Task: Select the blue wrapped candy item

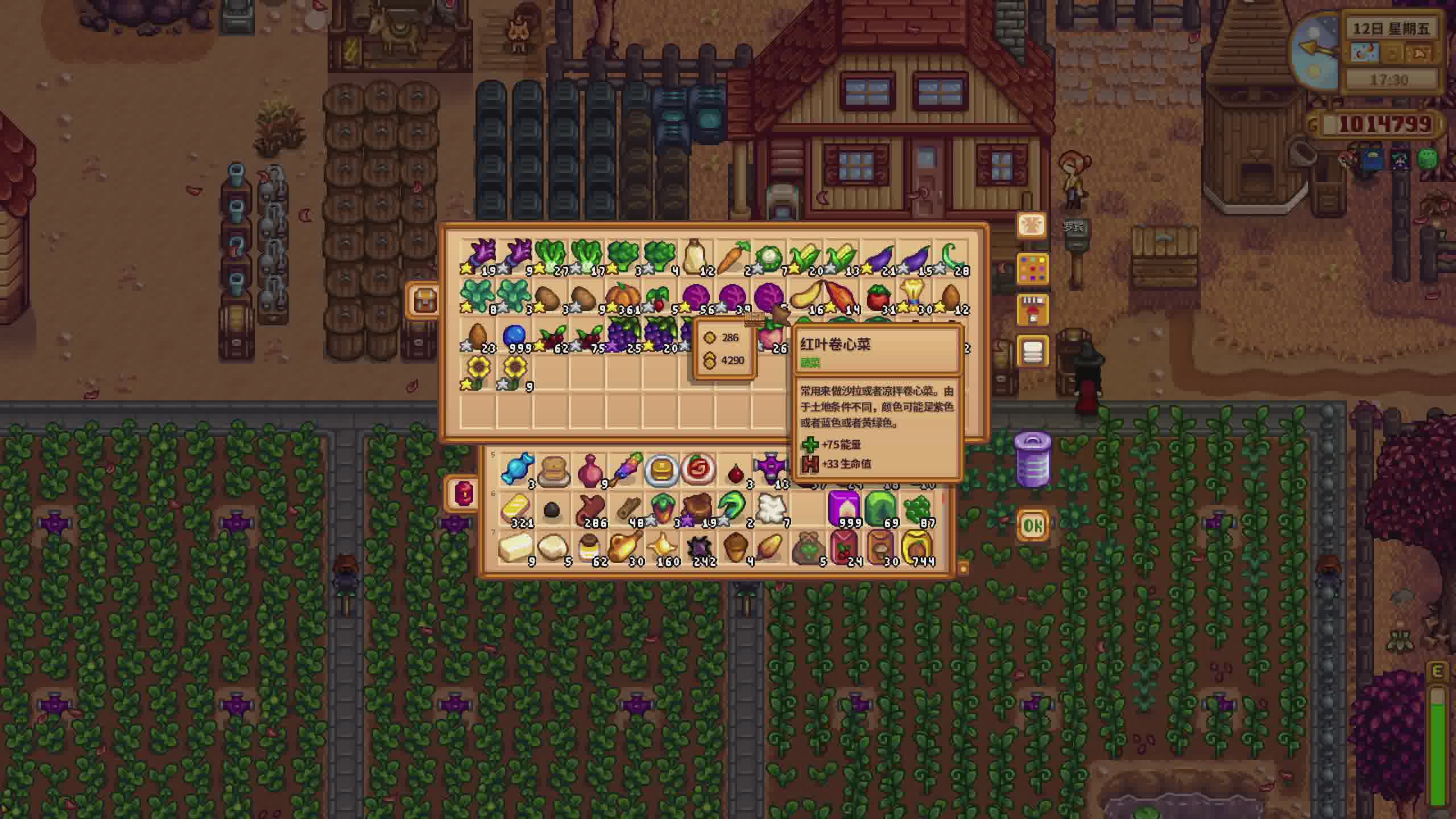Action: [516, 469]
